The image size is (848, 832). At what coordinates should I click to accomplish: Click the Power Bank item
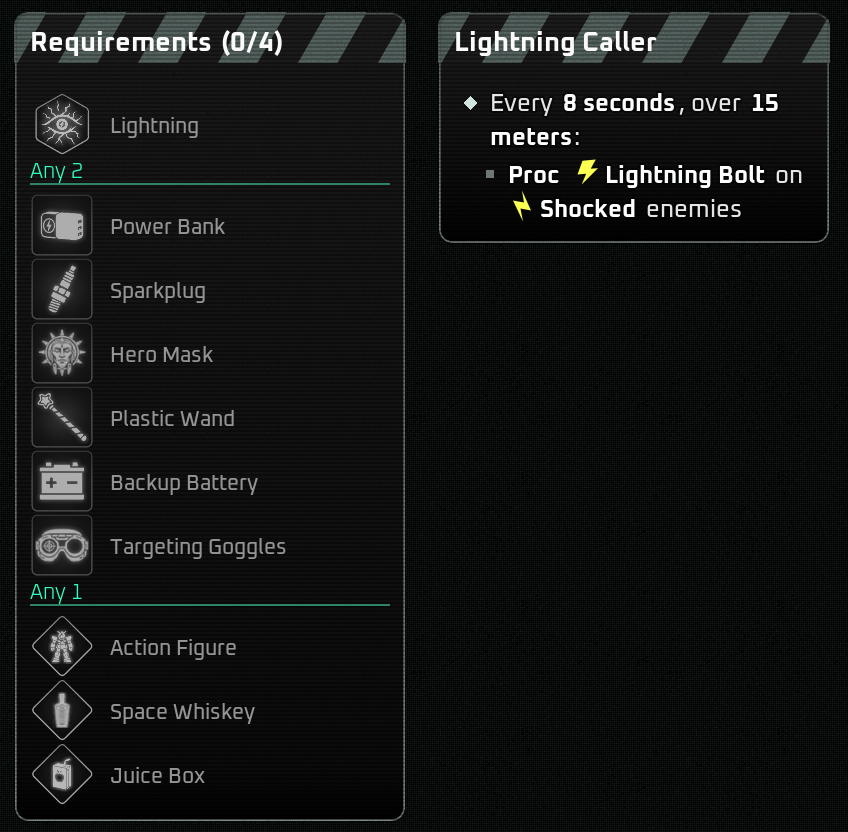pos(62,226)
